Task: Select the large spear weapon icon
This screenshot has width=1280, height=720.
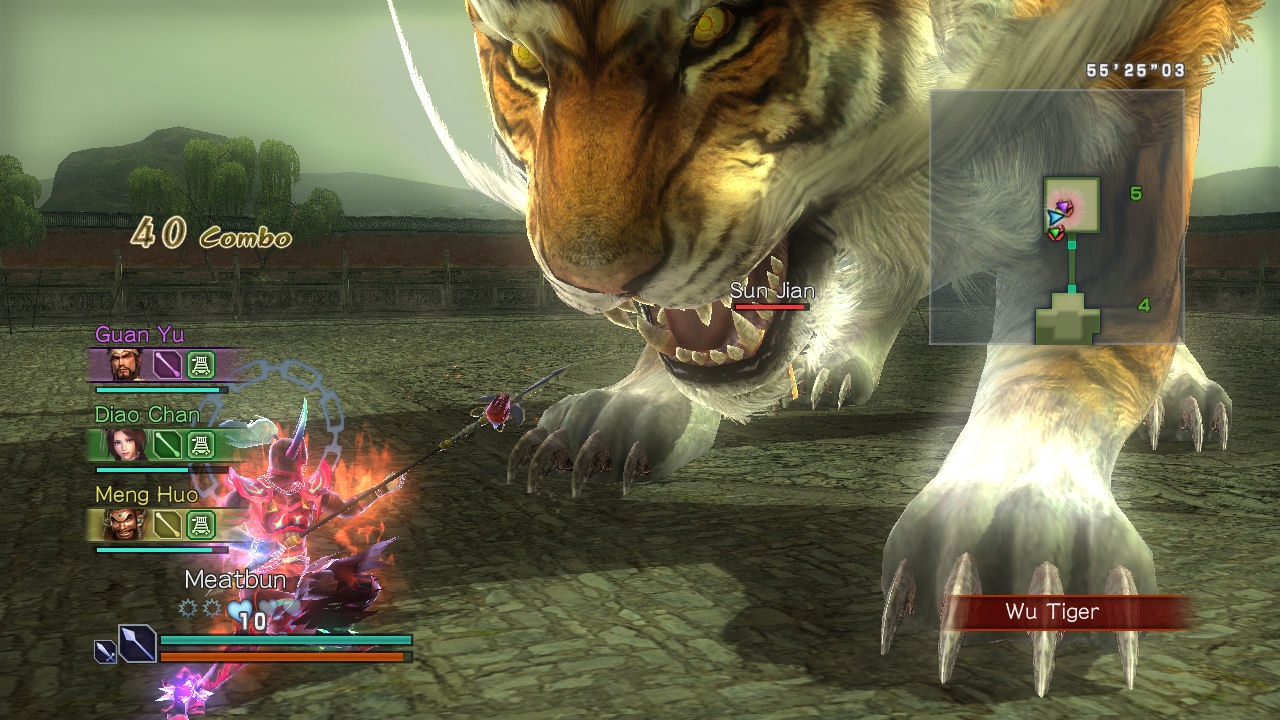Action: 137,643
